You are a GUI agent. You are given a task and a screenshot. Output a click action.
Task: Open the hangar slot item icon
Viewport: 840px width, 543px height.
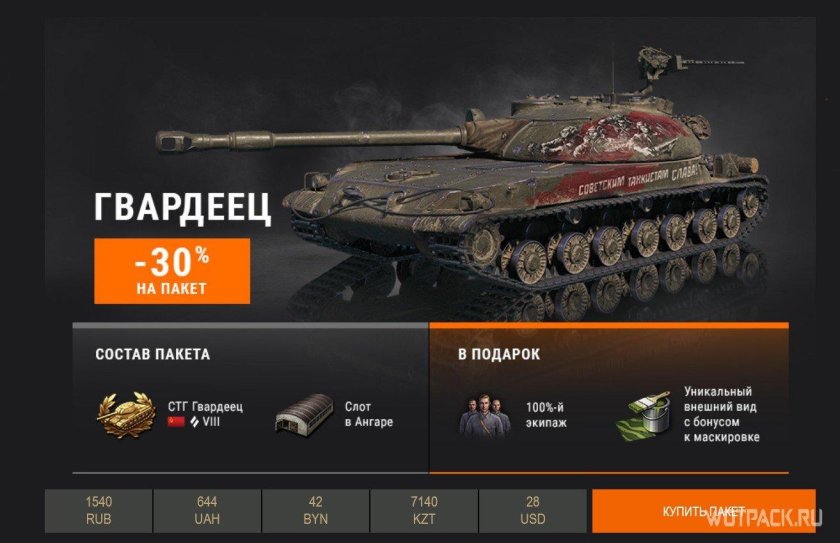(x=304, y=415)
